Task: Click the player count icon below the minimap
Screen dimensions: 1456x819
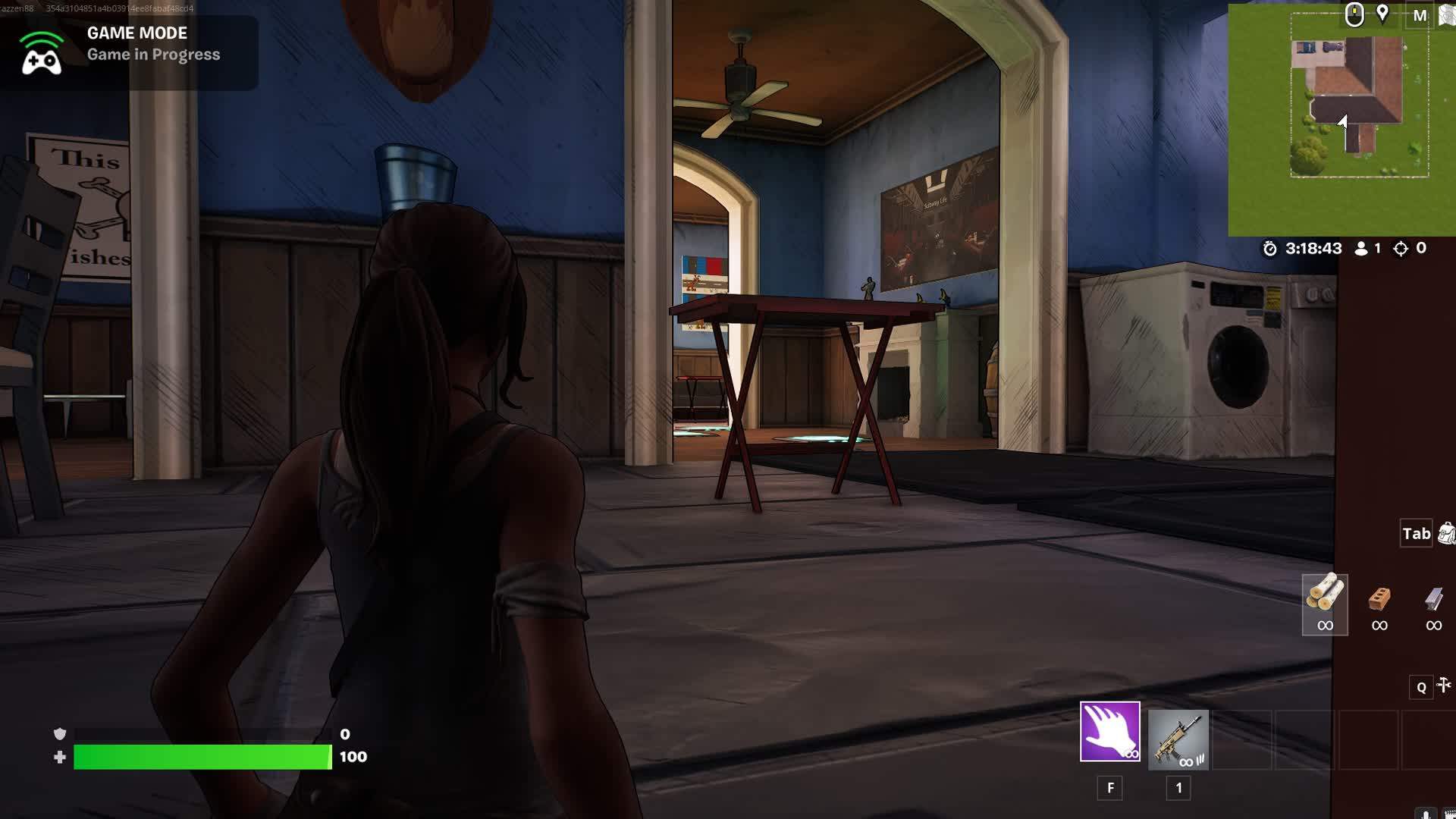Action: pos(1360,248)
